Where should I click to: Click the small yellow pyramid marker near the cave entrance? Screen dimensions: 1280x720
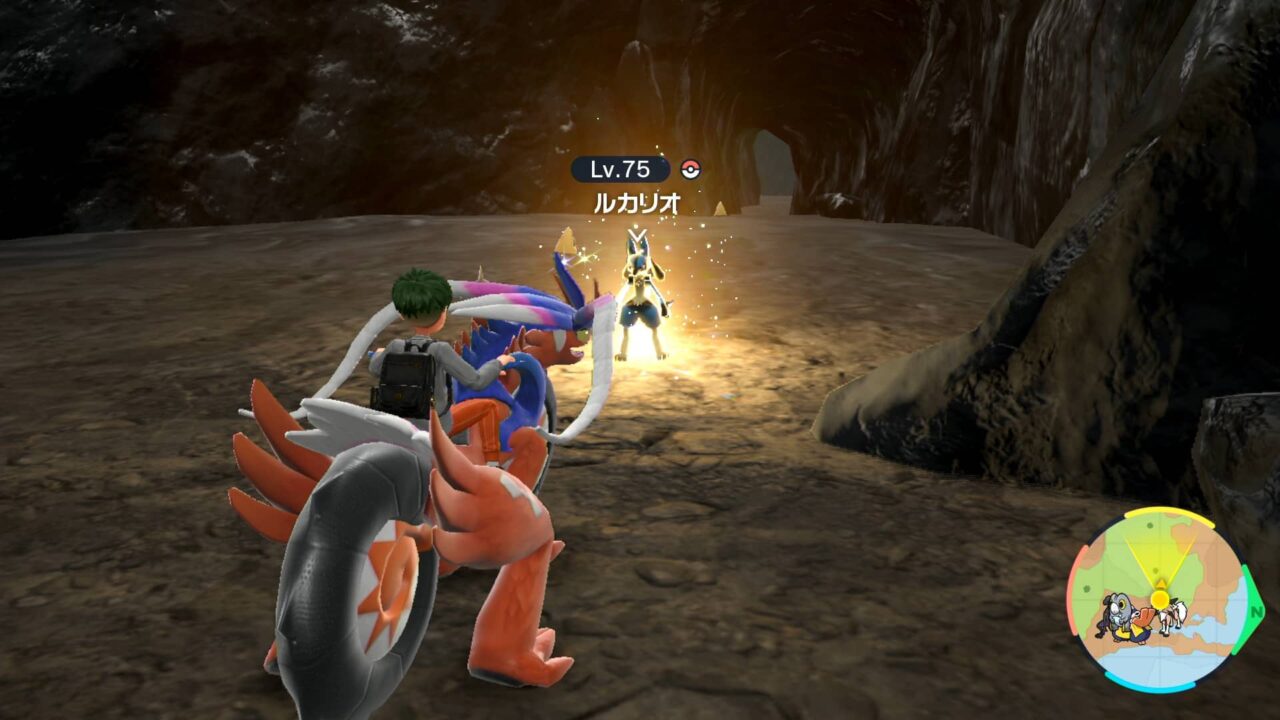722,207
